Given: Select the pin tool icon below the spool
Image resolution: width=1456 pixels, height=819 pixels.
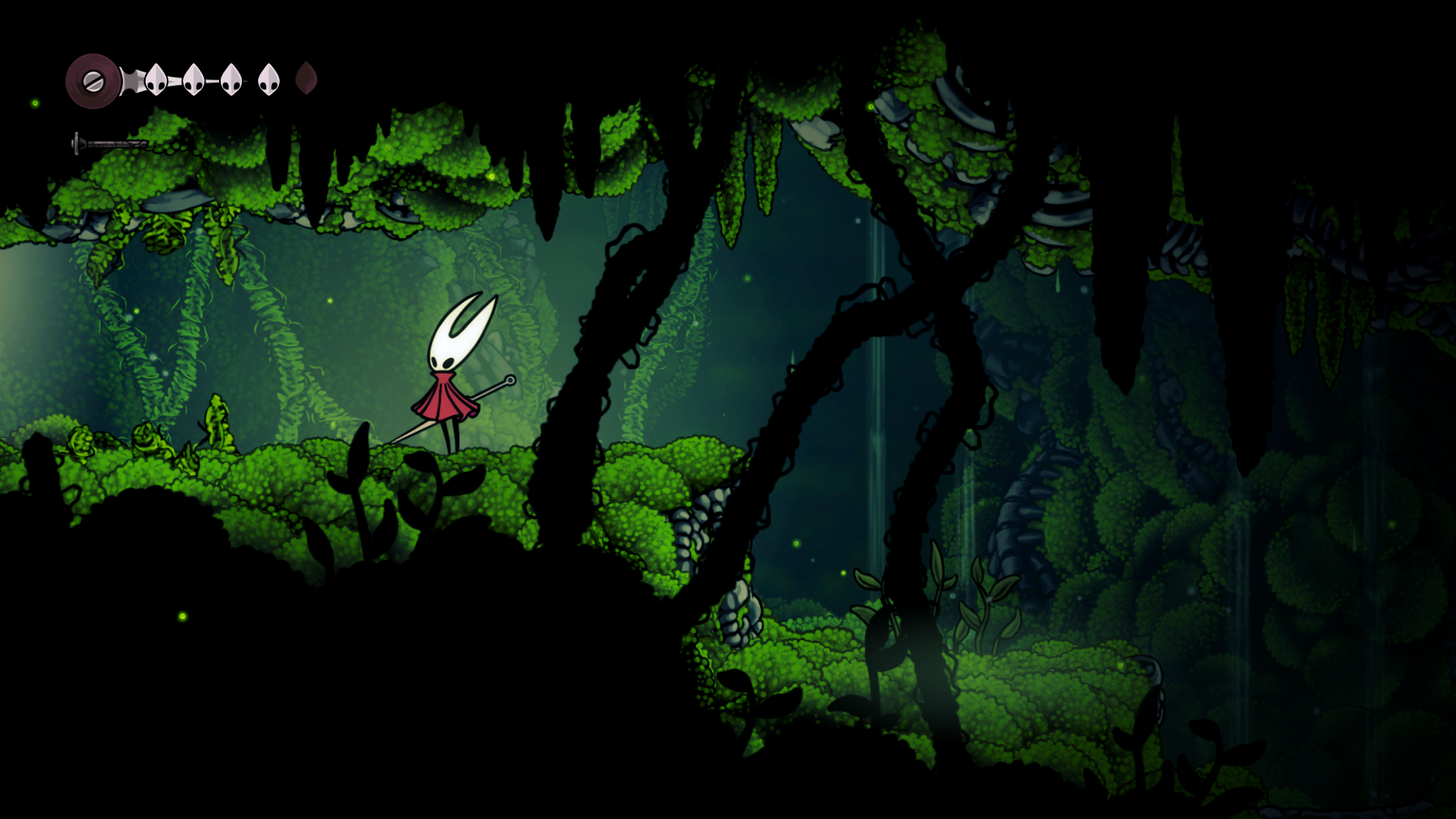Looking at the screenshot, I should pos(109,143).
